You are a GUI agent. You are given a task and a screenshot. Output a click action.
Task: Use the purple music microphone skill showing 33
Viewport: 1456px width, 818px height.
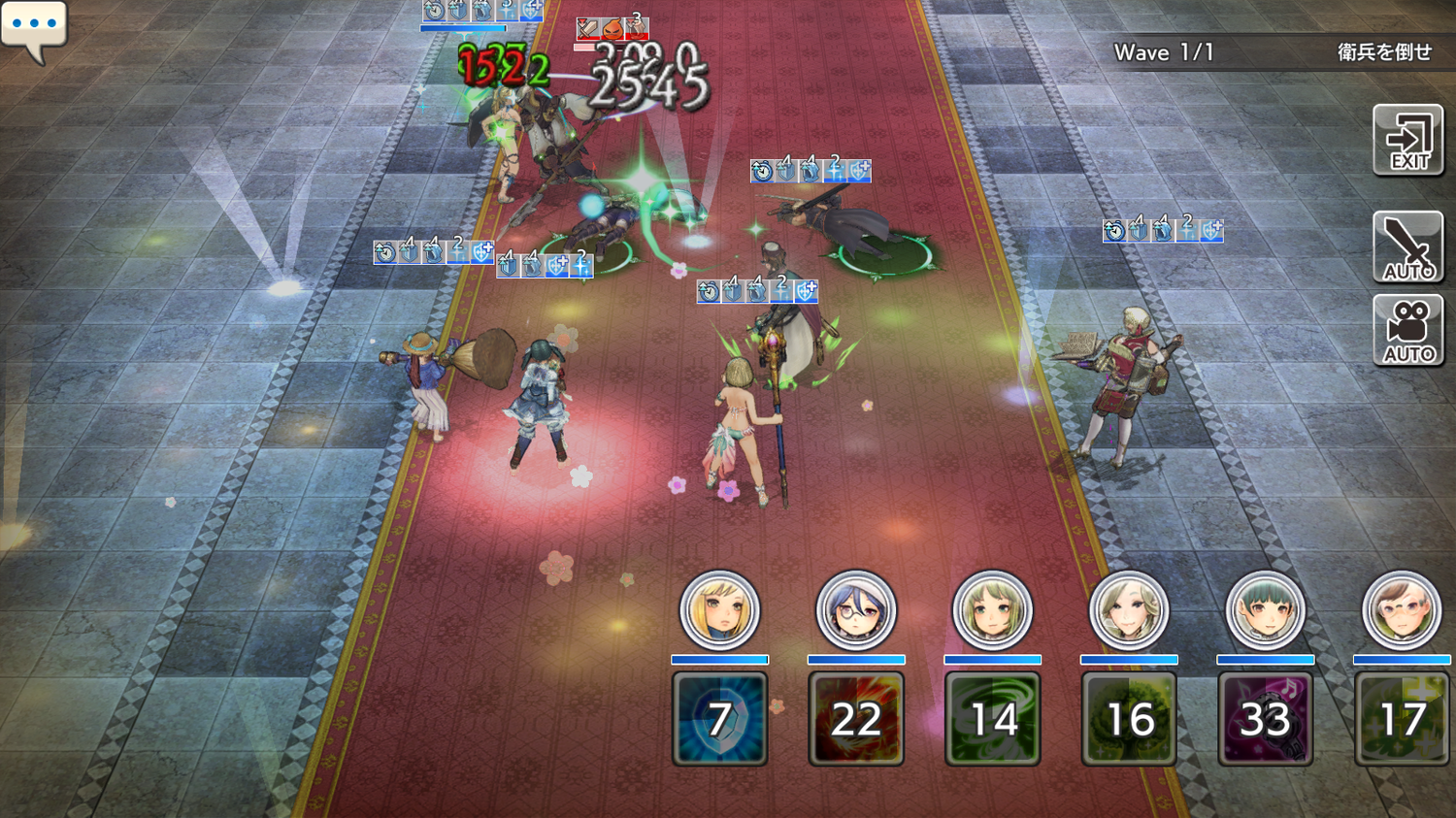[x=1265, y=719]
